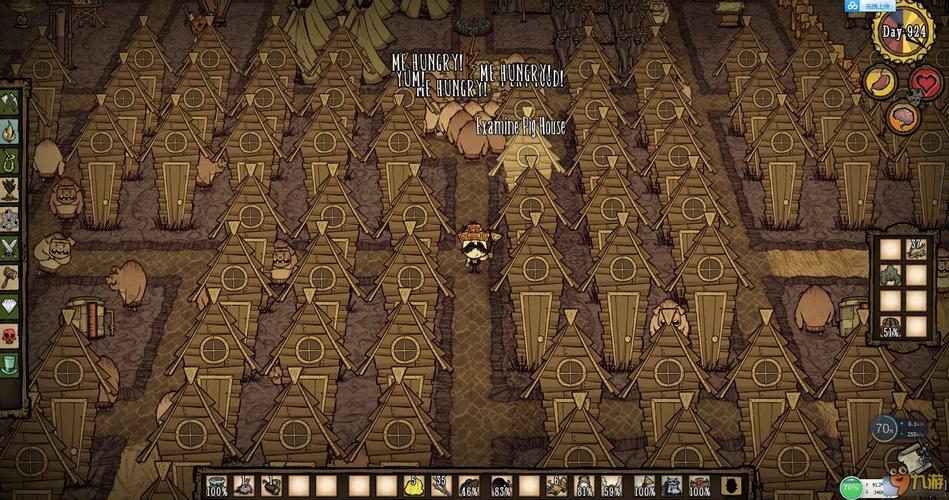The image size is (949, 500).
Task: Select the gold nugget inventory slot
Action: 413,485
